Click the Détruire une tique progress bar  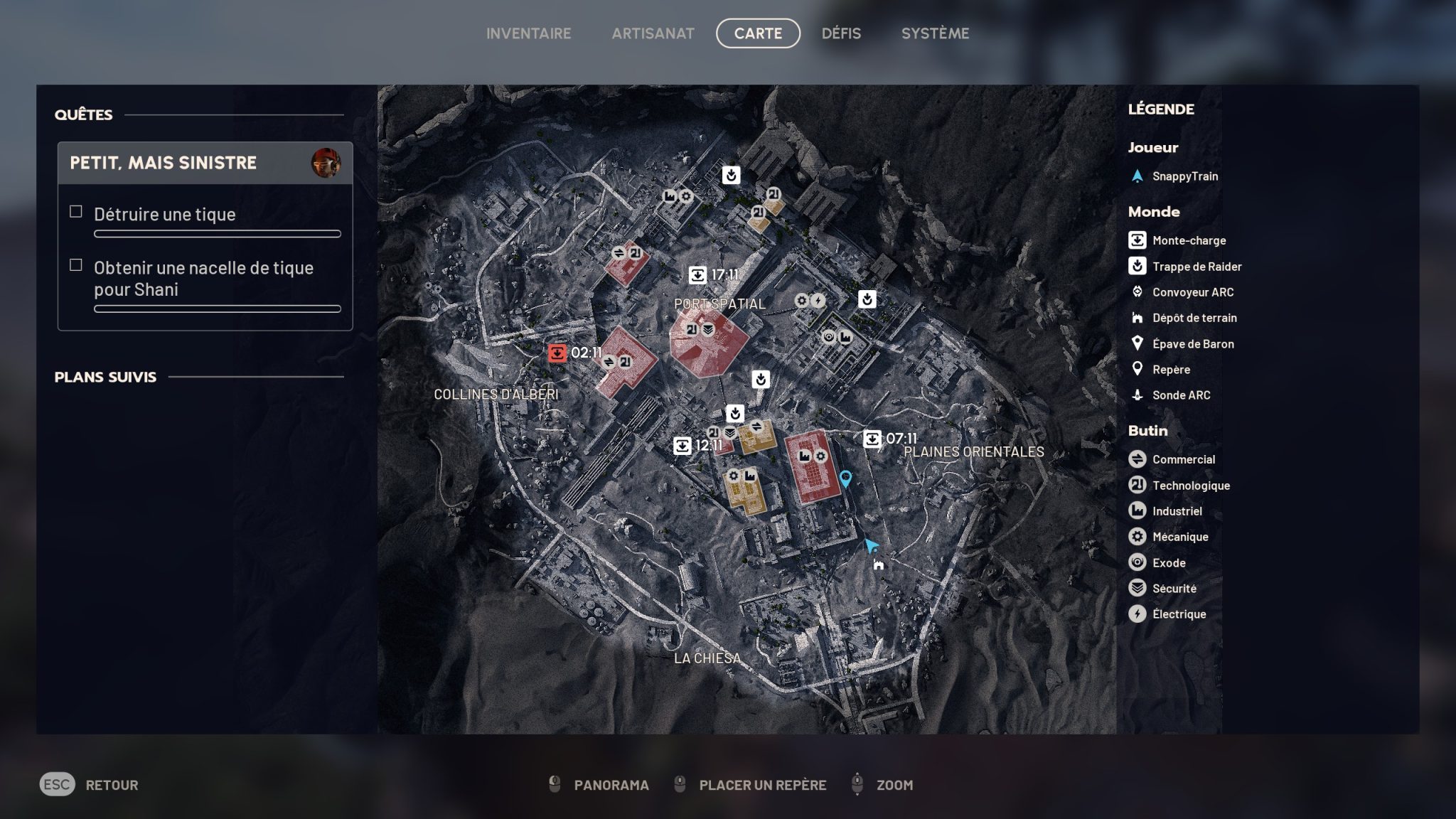coord(217,233)
